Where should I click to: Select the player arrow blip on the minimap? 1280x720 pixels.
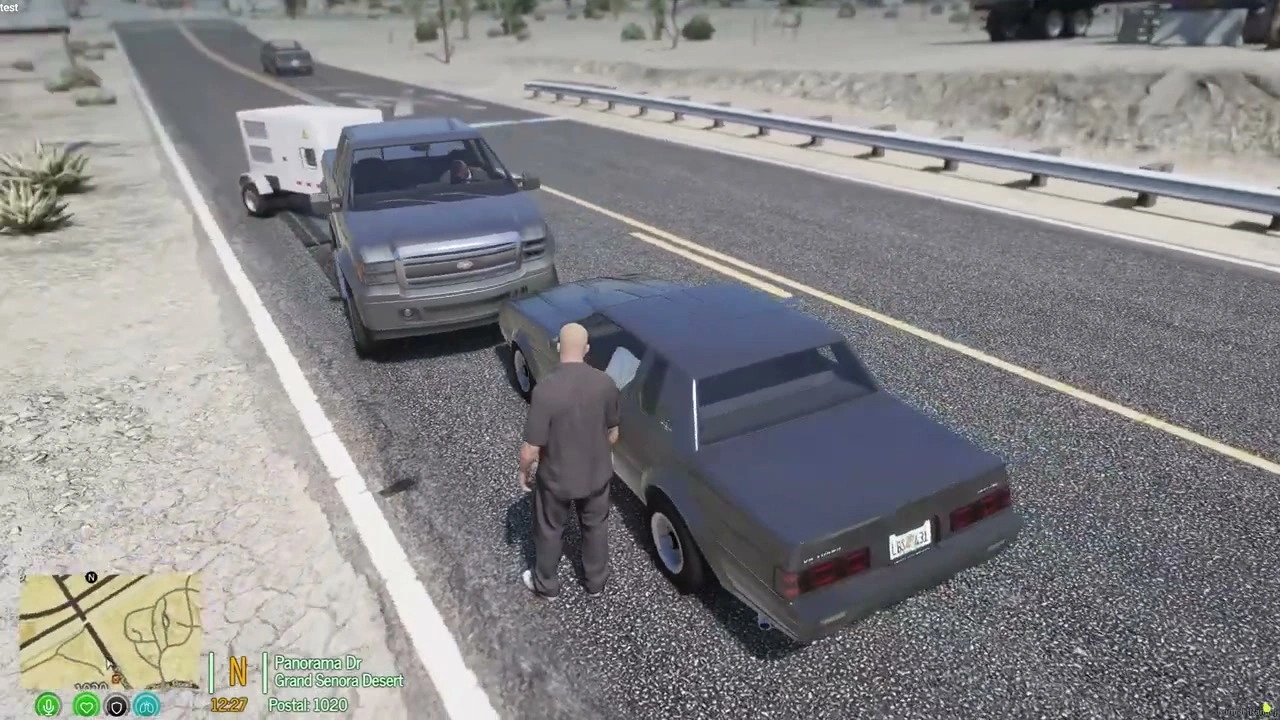coord(110,662)
